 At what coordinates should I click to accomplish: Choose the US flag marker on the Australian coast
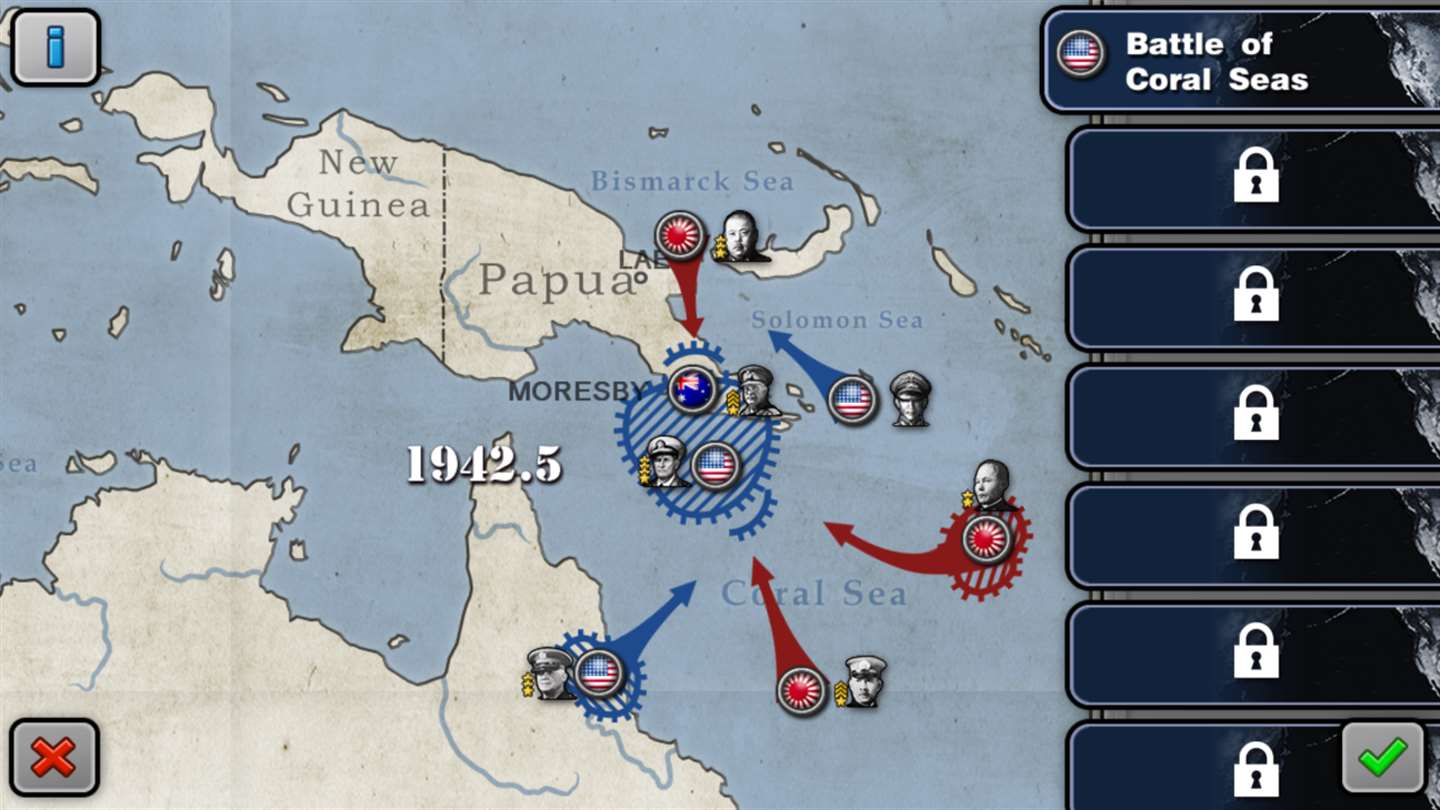coord(599,673)
